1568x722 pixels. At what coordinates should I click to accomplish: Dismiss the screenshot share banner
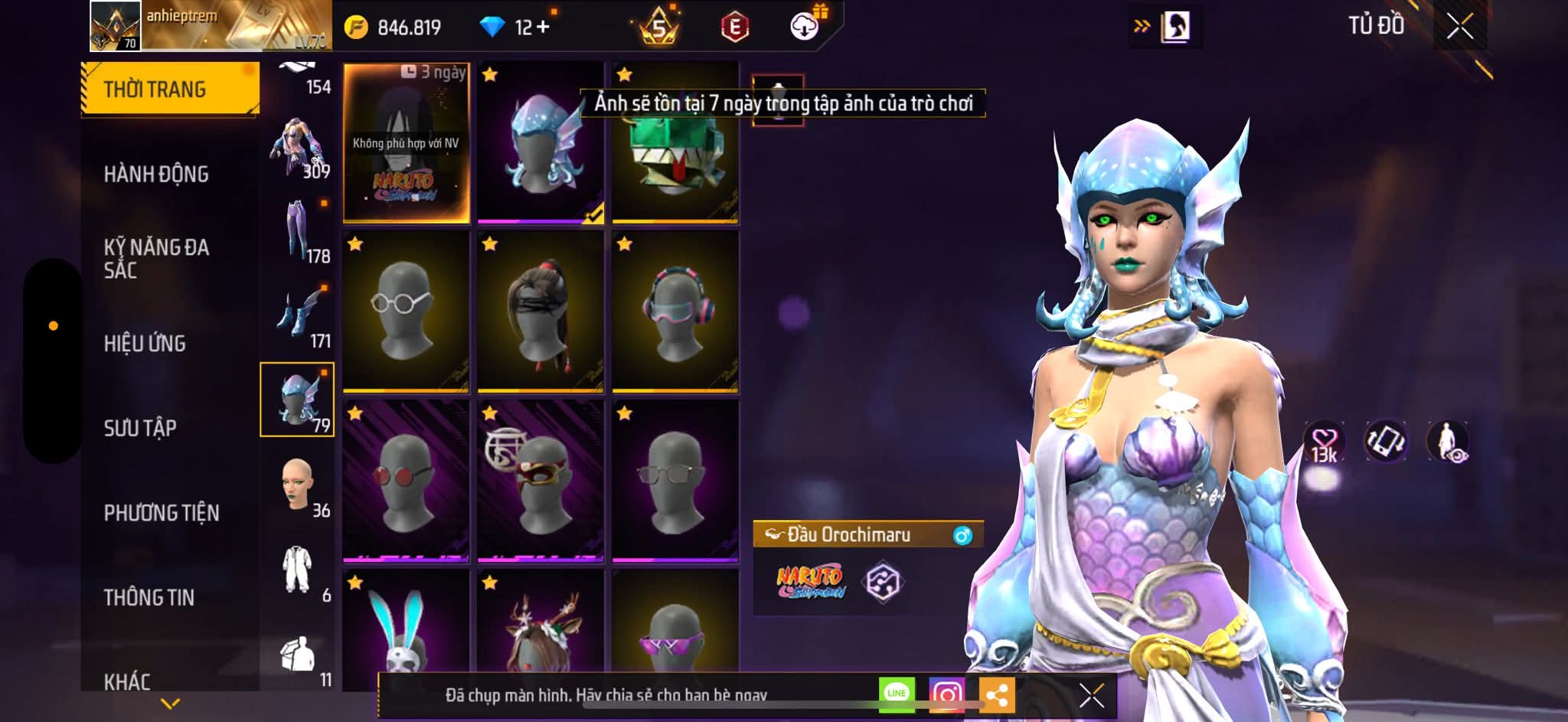coord(1091,695)
